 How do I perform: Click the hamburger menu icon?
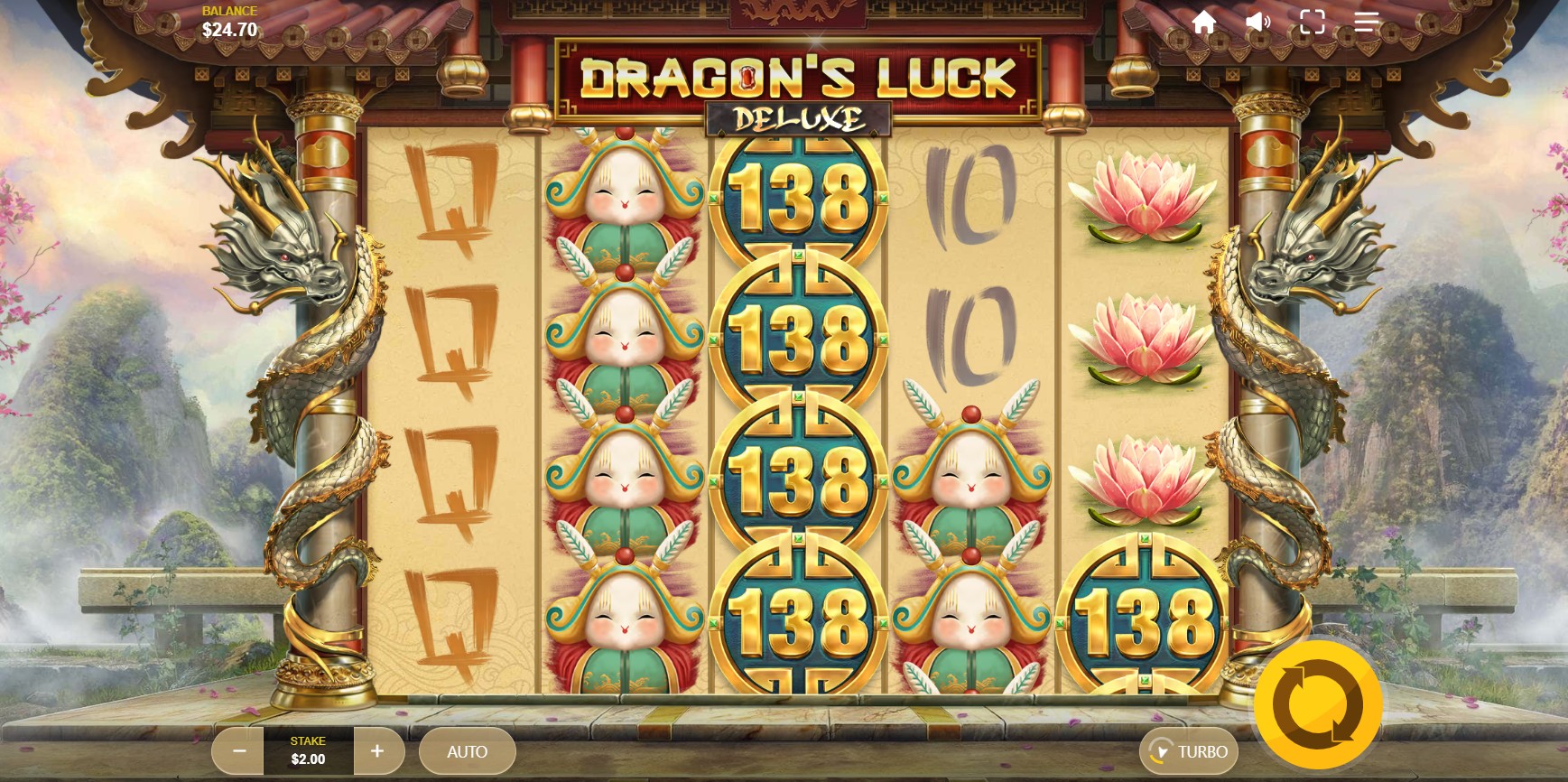click(1367, 22)
